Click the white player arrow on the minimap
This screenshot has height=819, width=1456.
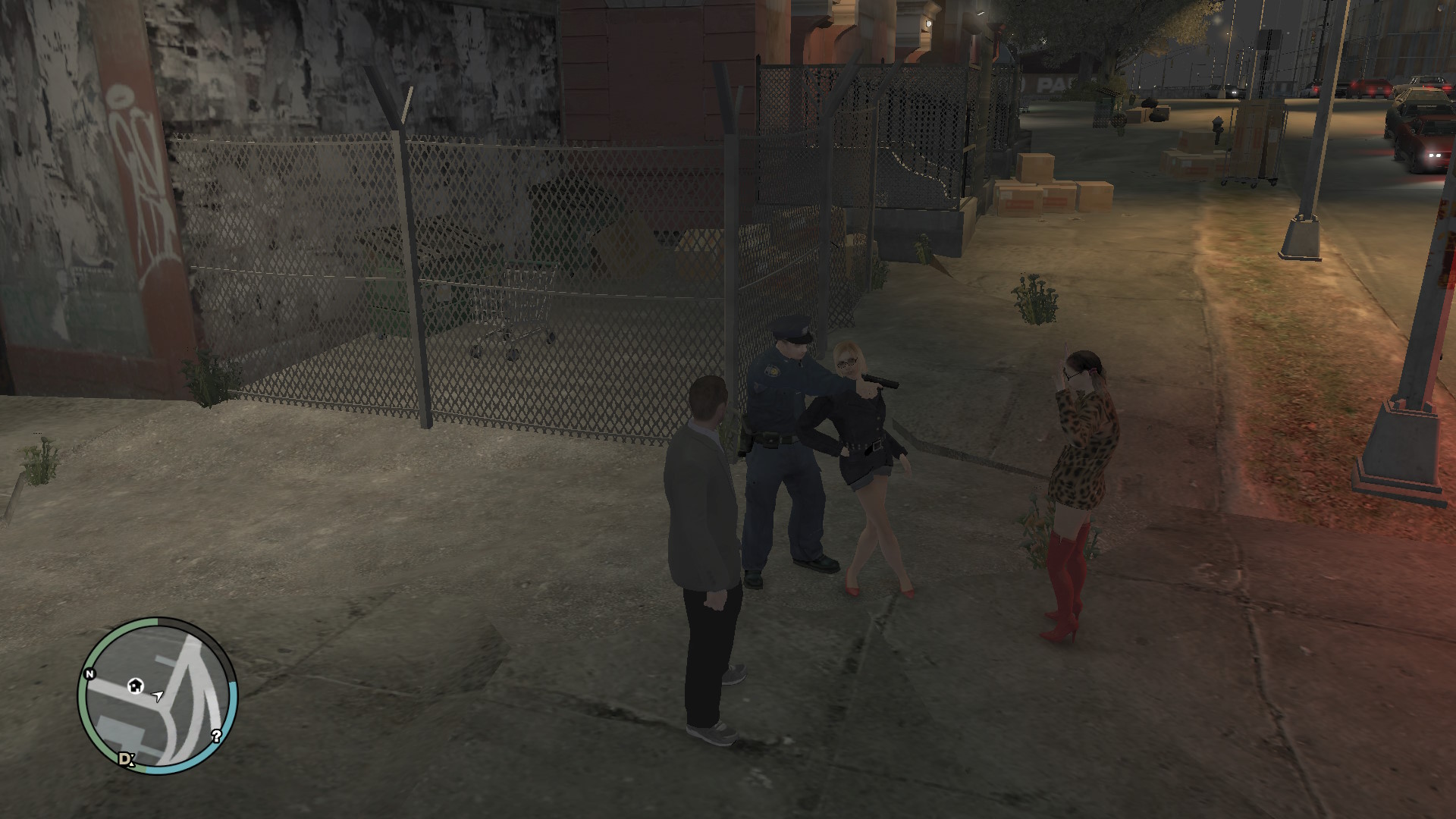(x=158, y=696)
